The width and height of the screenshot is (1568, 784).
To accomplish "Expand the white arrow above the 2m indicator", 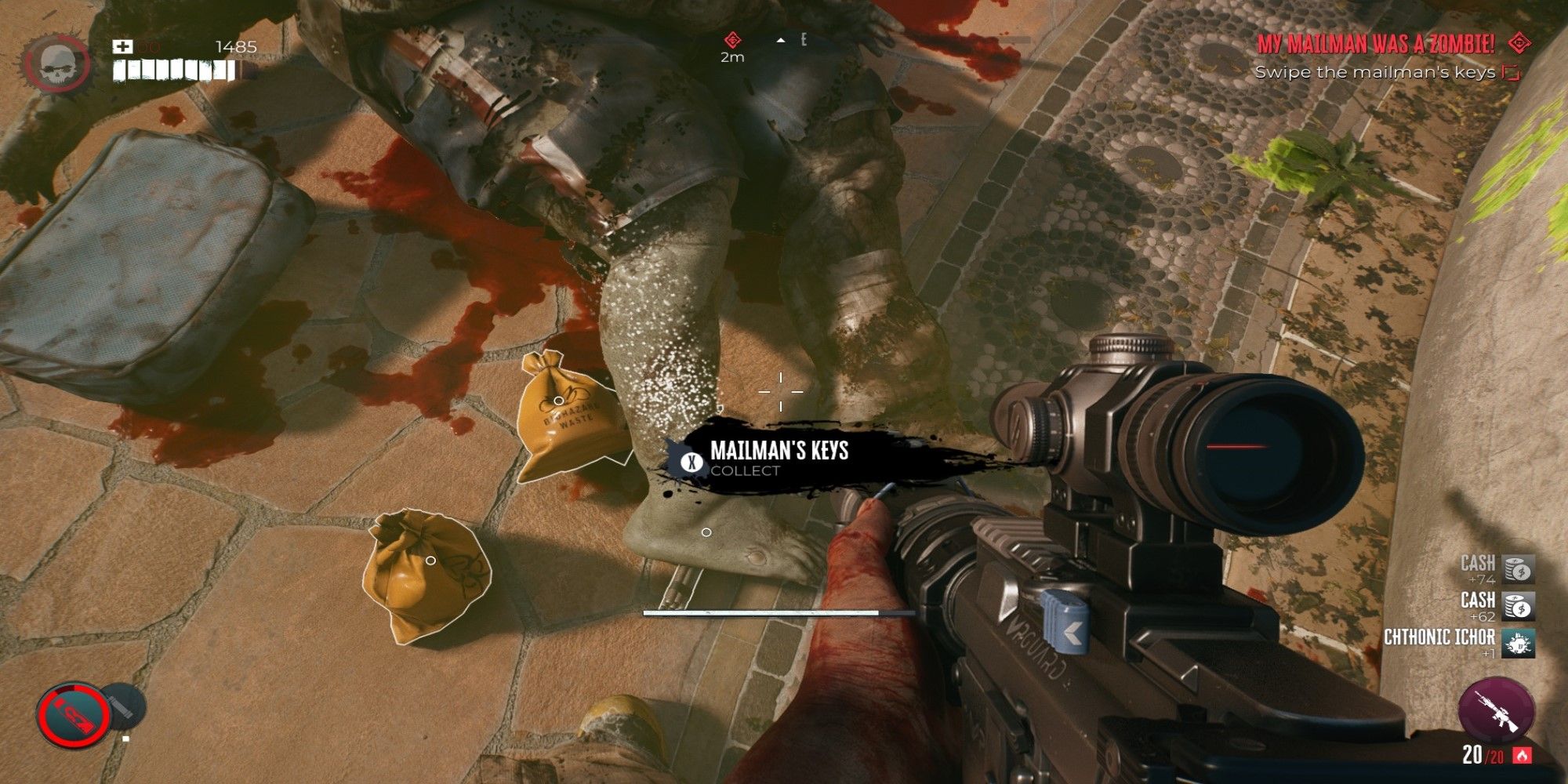I will coord(781,40).
